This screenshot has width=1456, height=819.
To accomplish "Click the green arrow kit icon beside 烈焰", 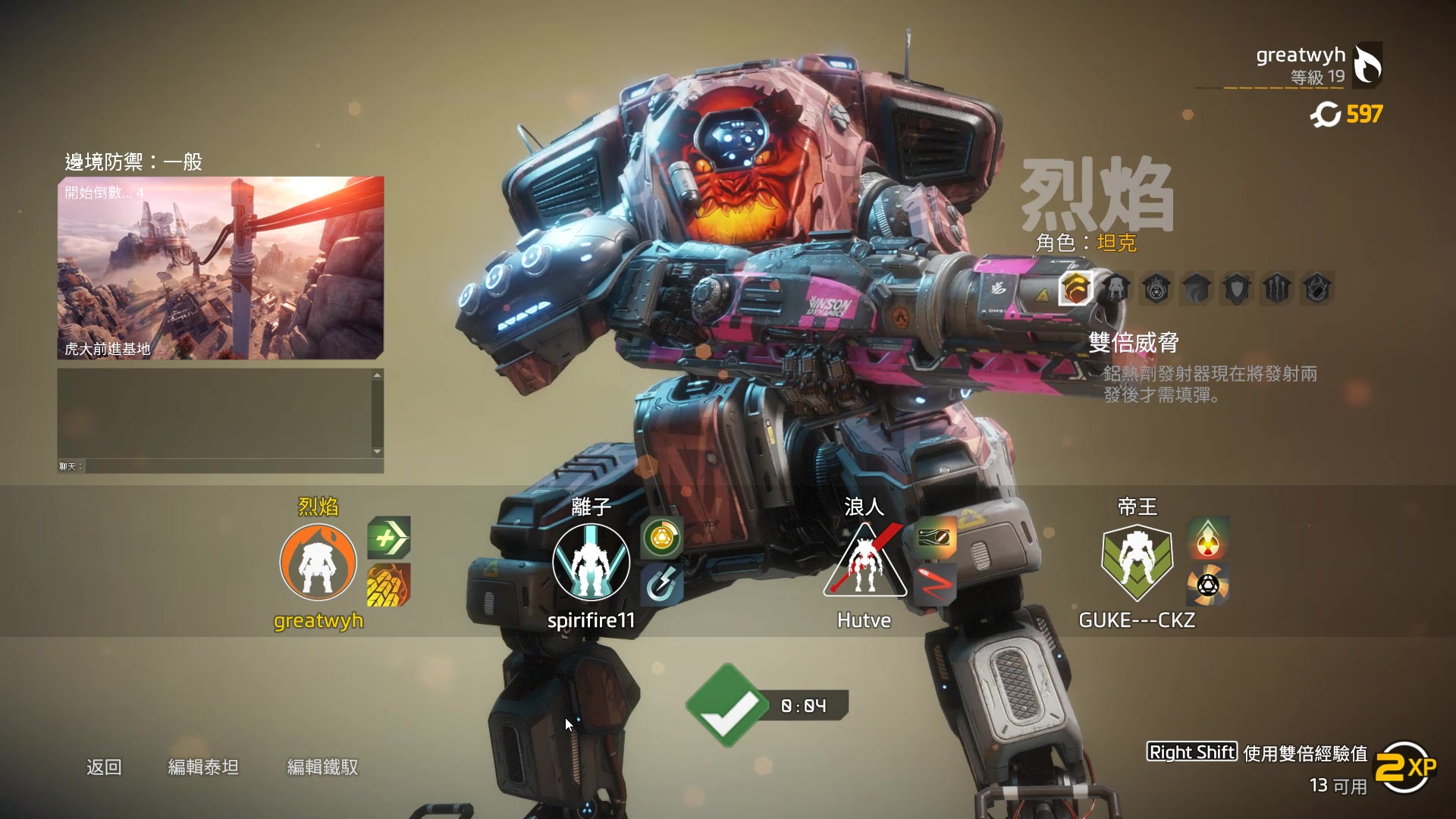I will 389,538.
